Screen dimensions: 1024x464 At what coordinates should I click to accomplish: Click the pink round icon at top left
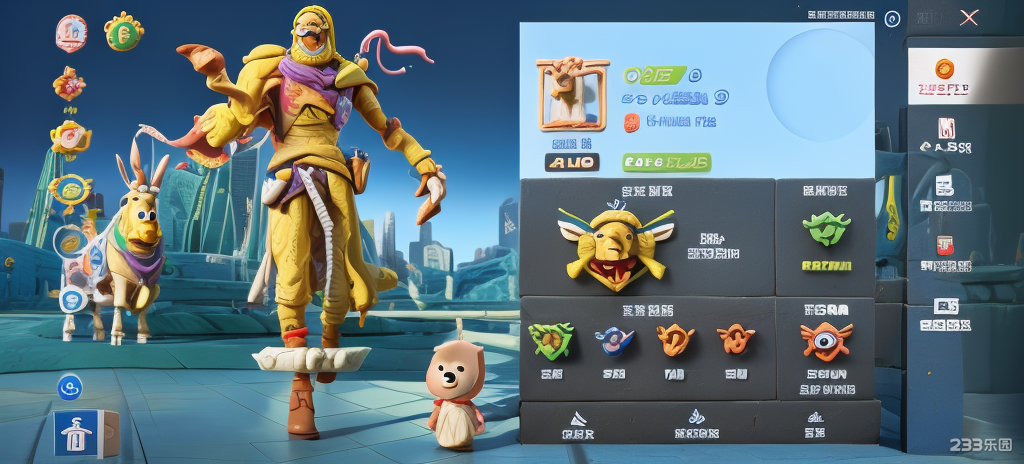point(72,32)
